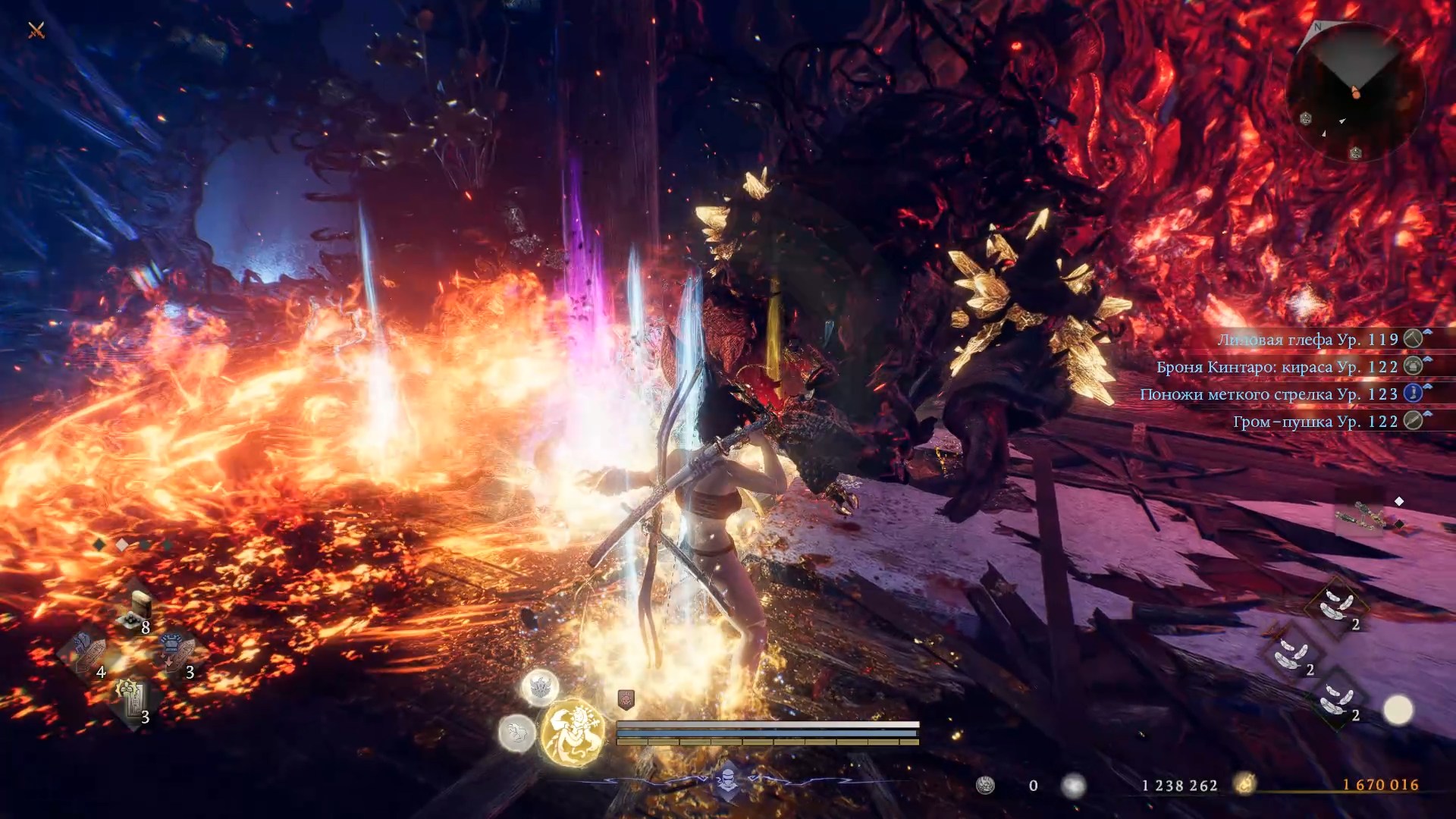Use the armor-reduction talisman quick slot
The height and width of the screenshot is (819, 1456).
[x=177, y=654]
